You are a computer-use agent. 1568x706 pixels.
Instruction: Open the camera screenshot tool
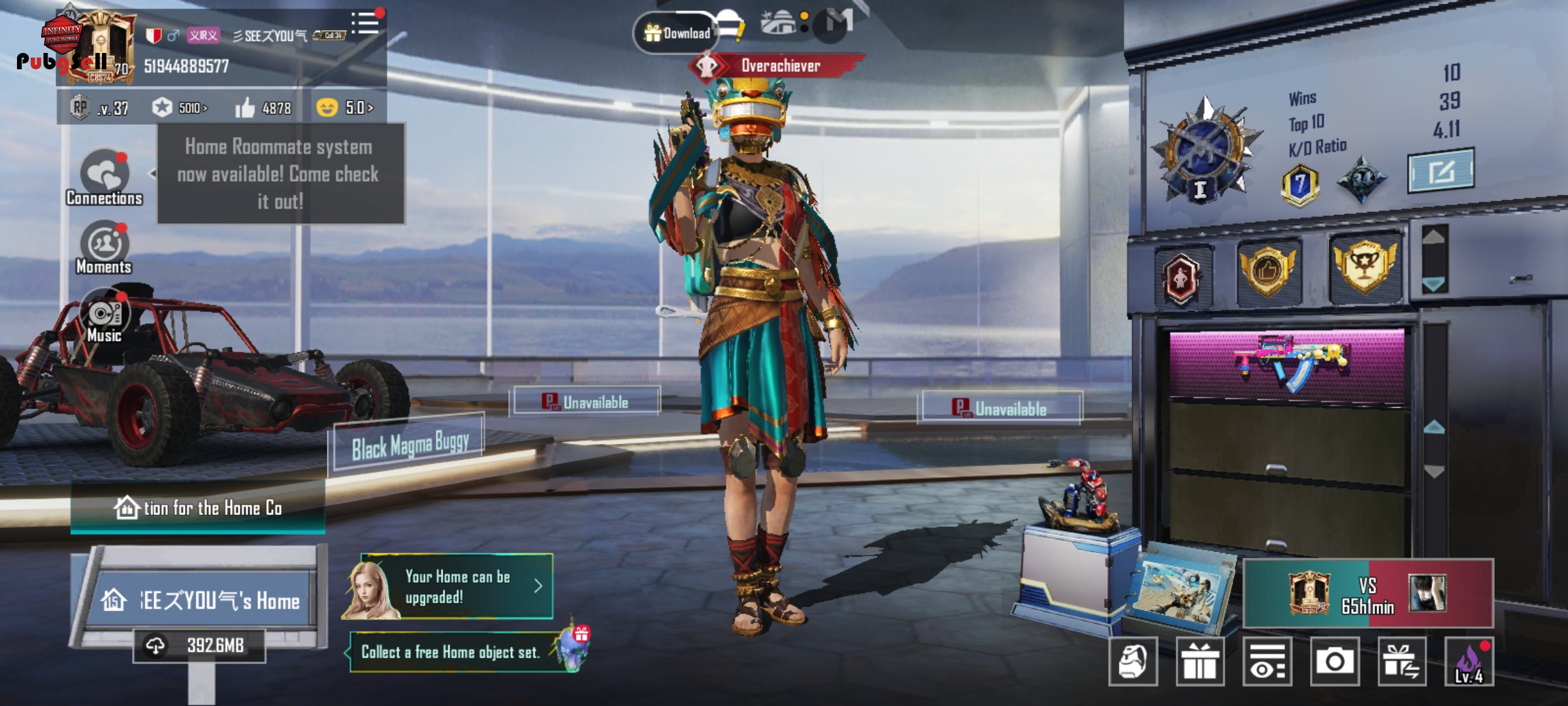pos(1334,662)
